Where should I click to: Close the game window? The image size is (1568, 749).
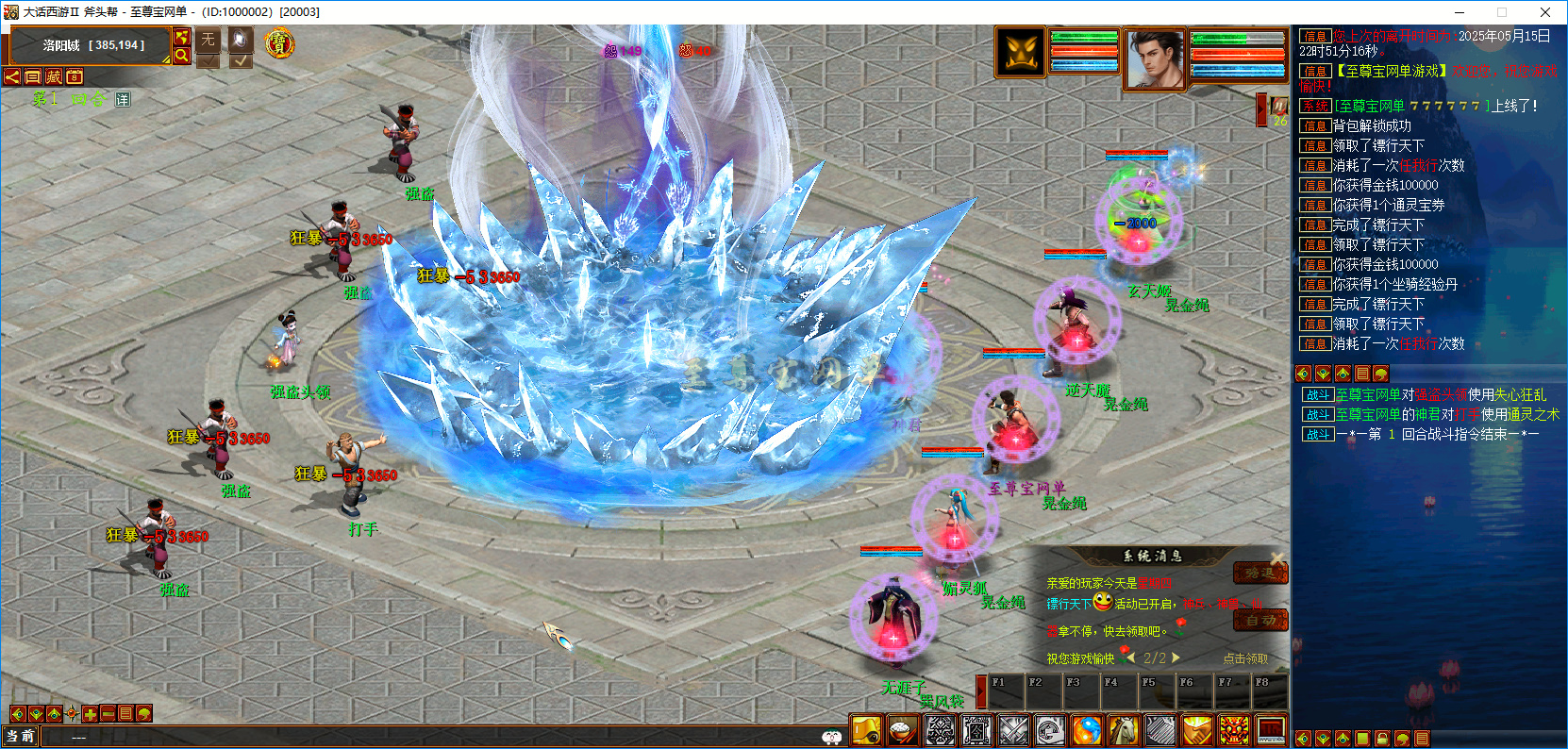[1545, 12]
